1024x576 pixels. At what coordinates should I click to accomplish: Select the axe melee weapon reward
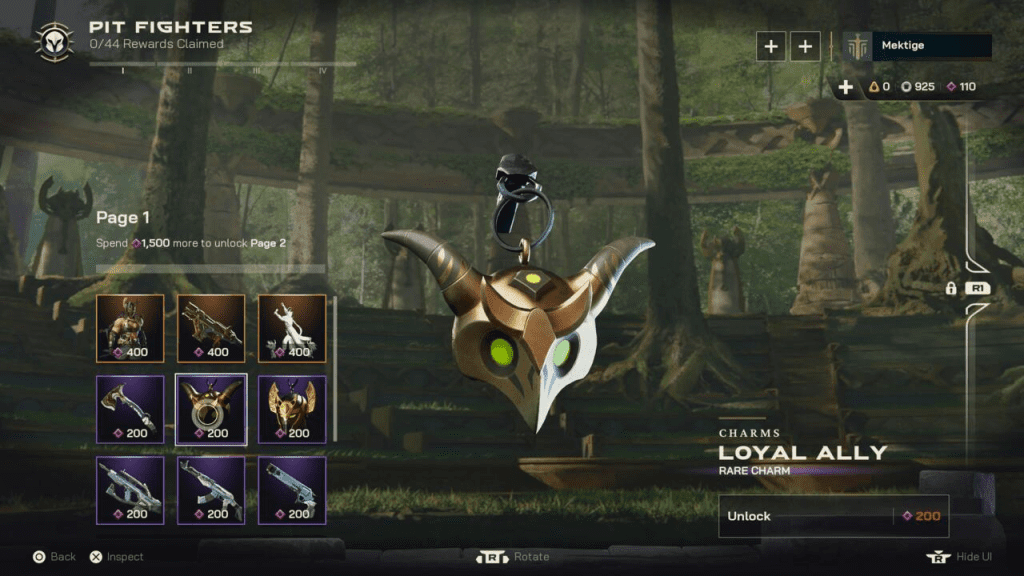[130, 408]
